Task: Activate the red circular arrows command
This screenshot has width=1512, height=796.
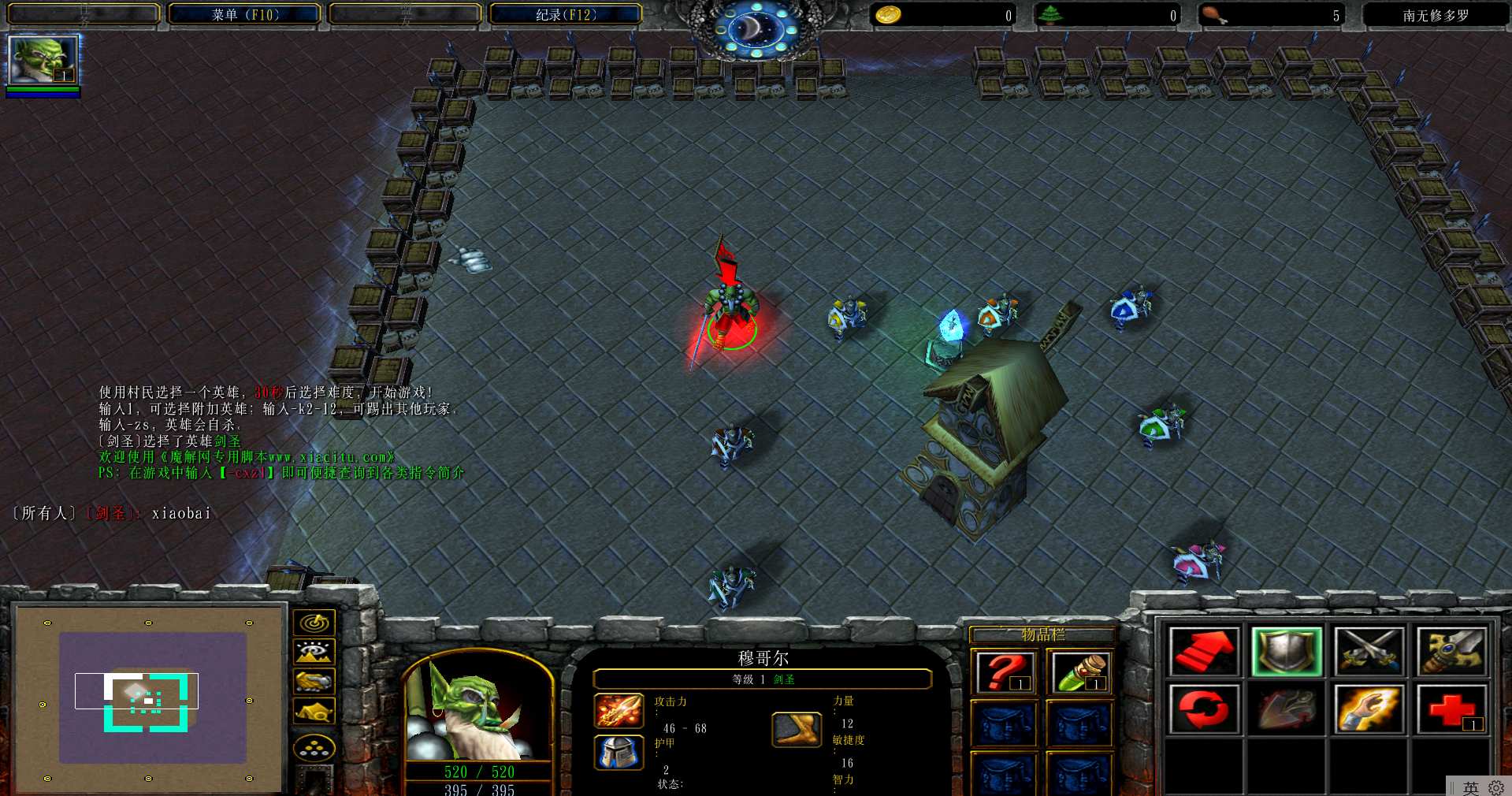Action: point(1203,709)
